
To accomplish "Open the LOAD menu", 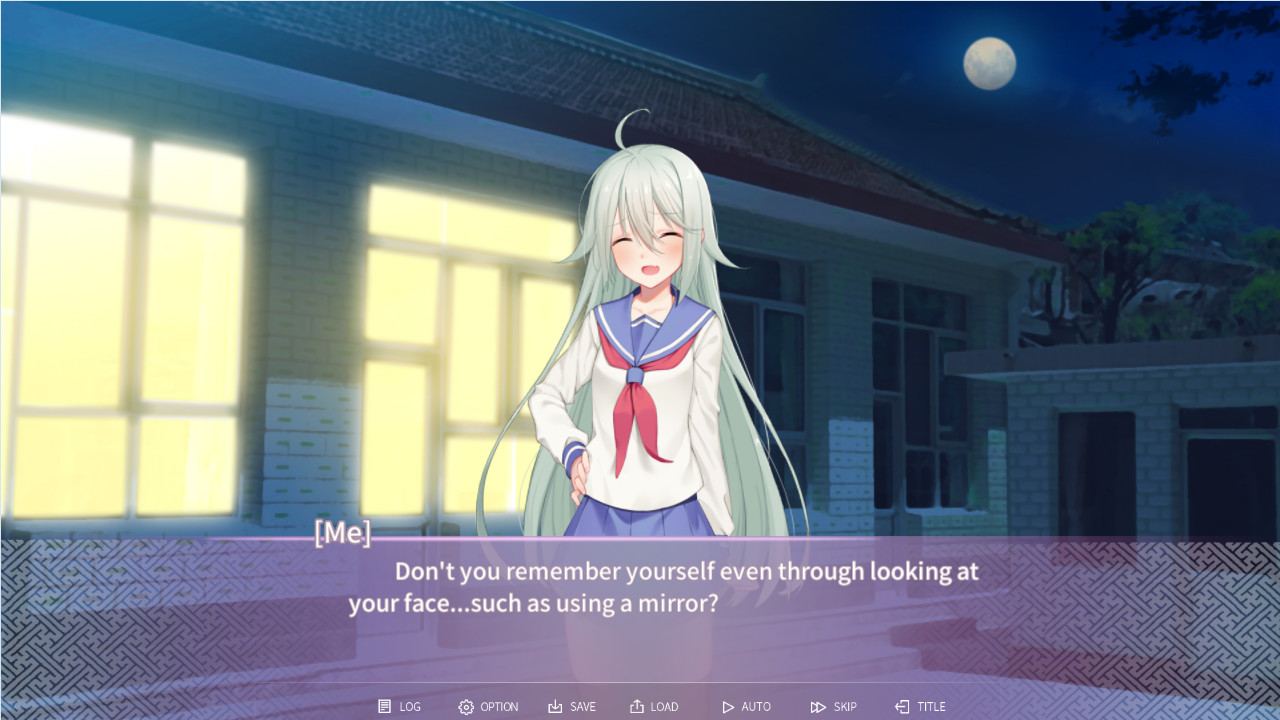I will (x=654, y=706).
